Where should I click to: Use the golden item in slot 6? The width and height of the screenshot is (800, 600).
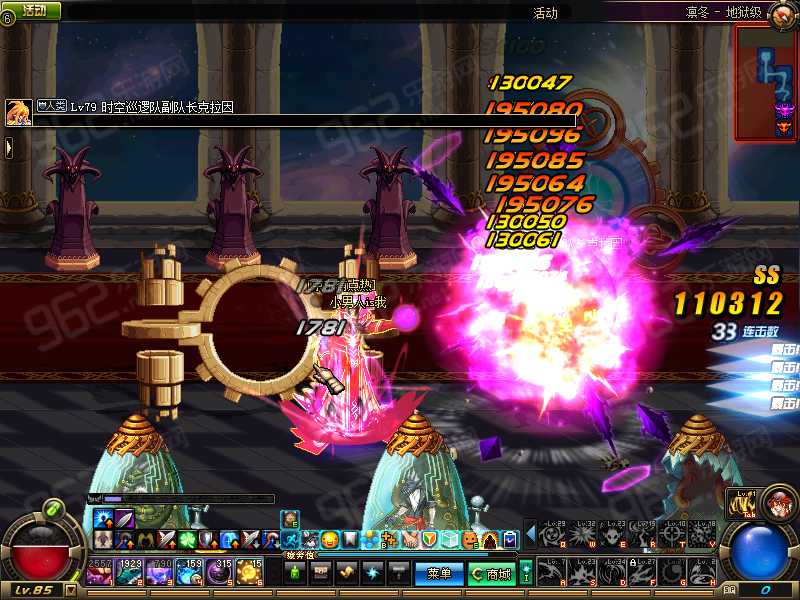point(250,573)
